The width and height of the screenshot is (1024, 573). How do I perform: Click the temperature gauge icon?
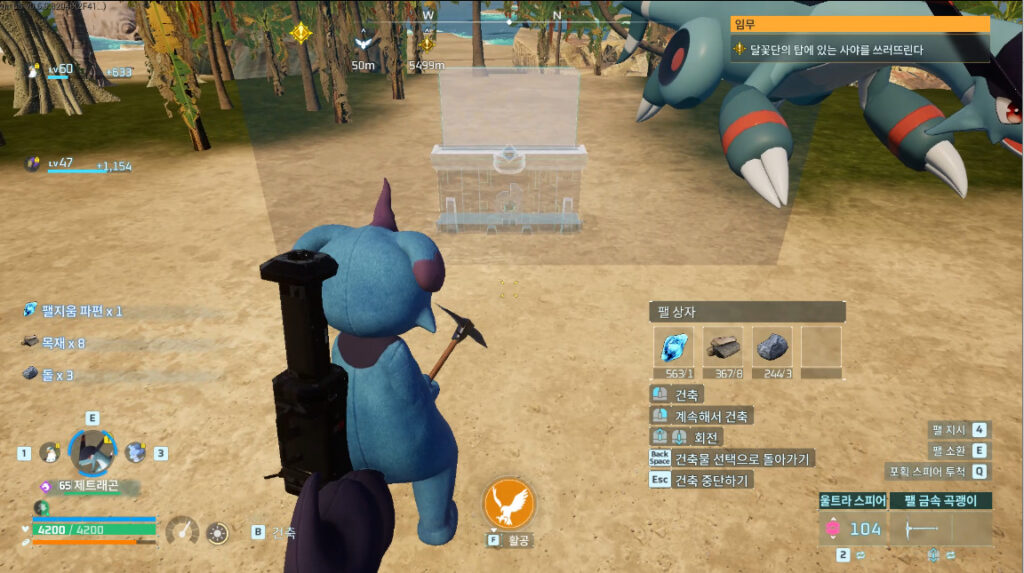182,531
